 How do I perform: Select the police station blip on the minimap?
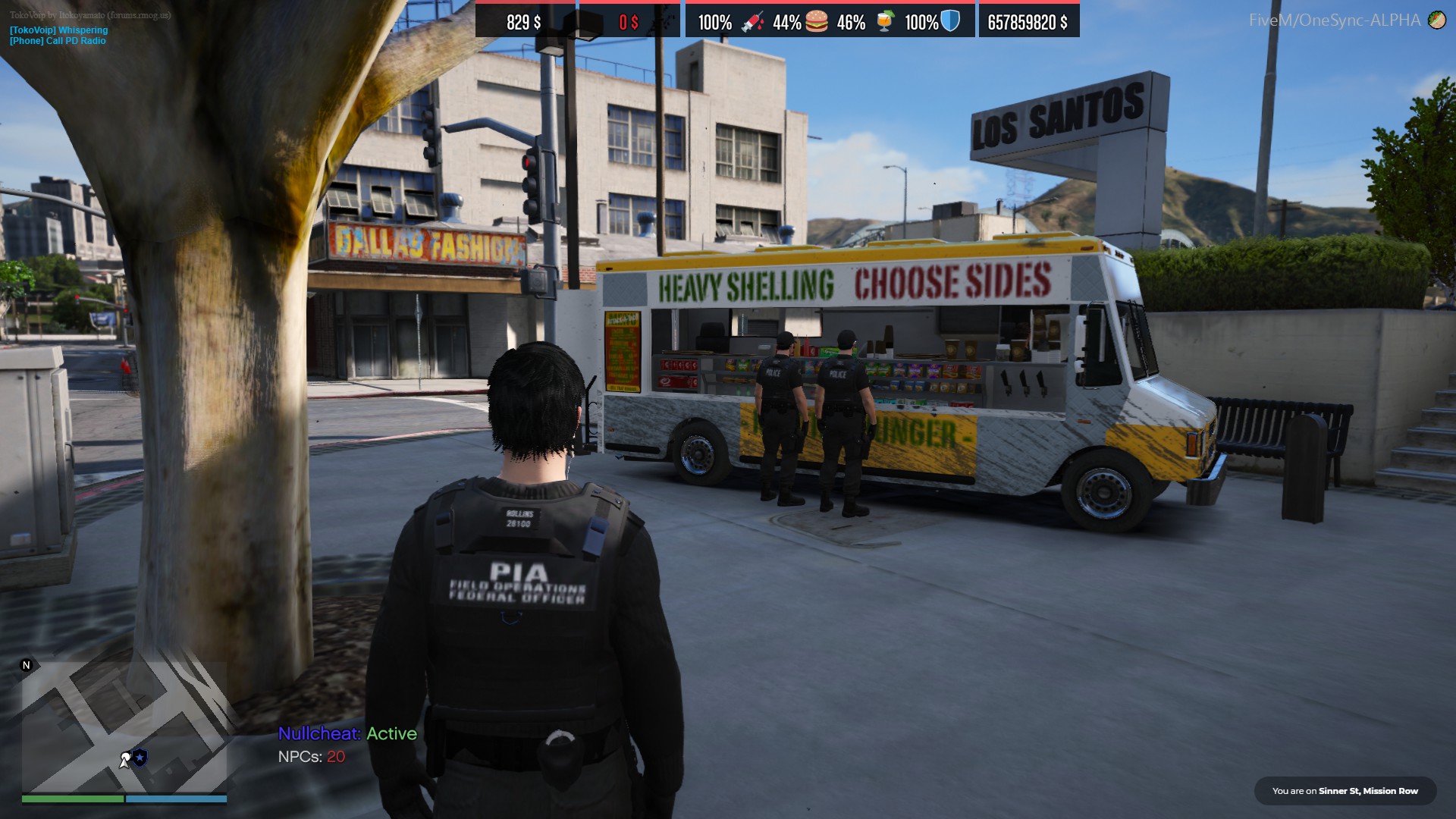[140, 757]
